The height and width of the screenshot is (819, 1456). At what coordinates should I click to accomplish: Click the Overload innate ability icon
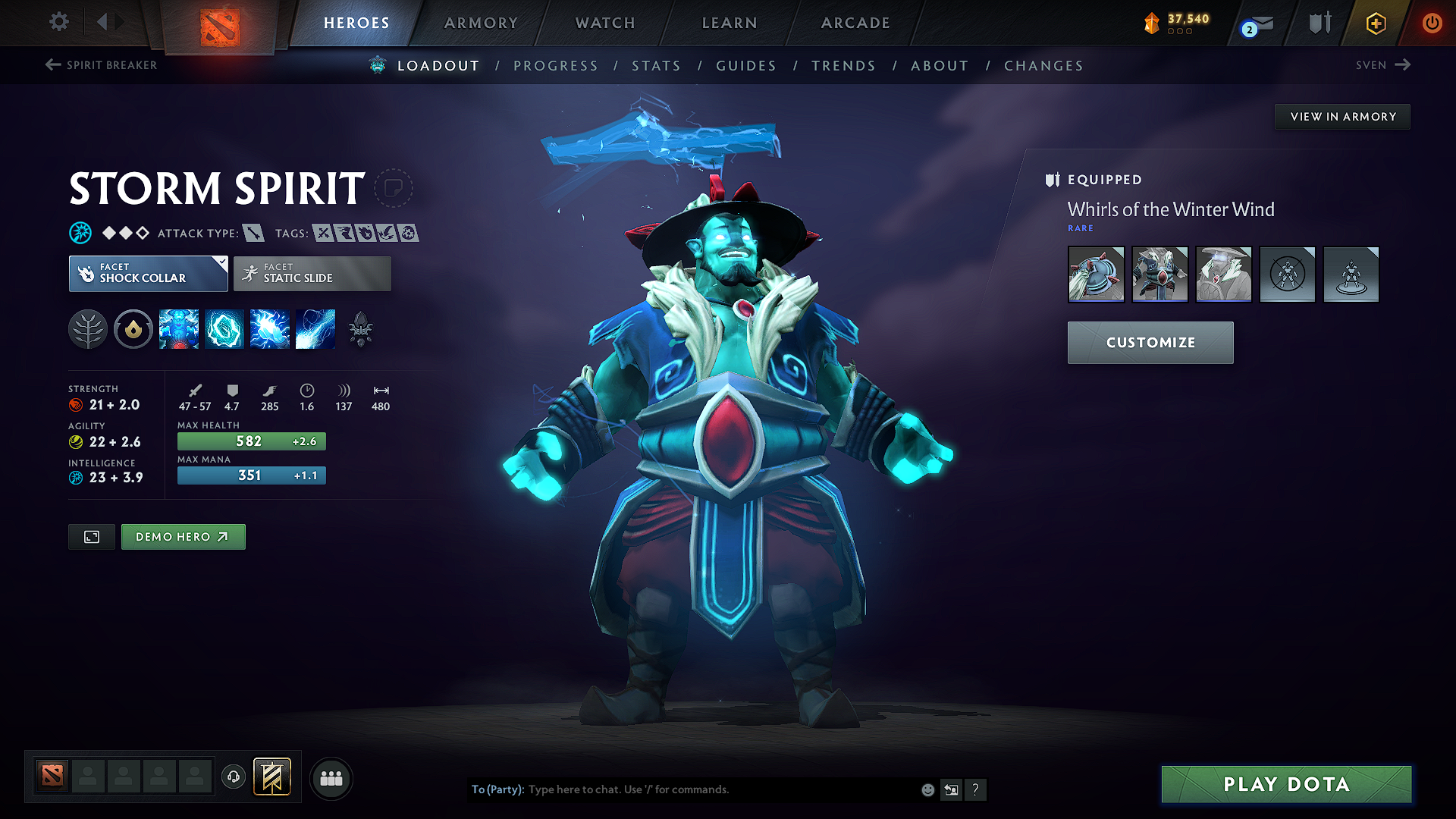(133, 328)
